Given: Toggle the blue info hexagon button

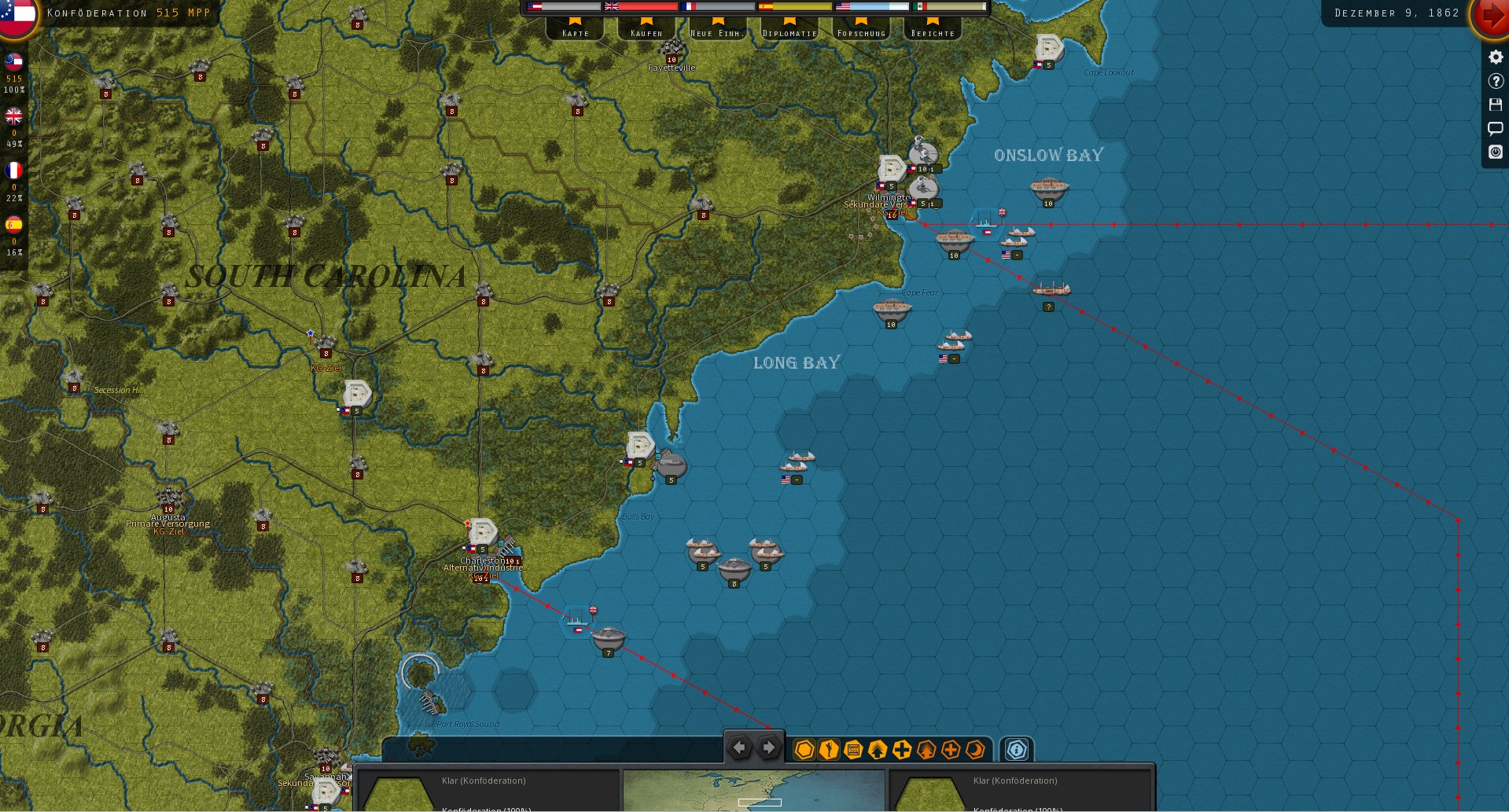Looking at the screenshot, I should click(x=1016, y=750).
